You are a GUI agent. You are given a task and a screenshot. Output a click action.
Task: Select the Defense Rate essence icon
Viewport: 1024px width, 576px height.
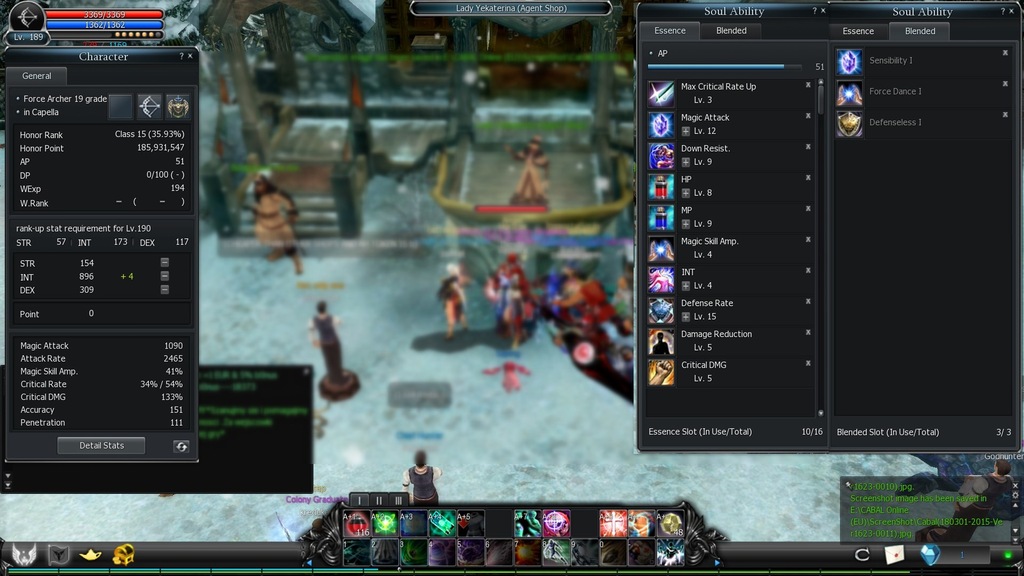(x=661, y=311)
